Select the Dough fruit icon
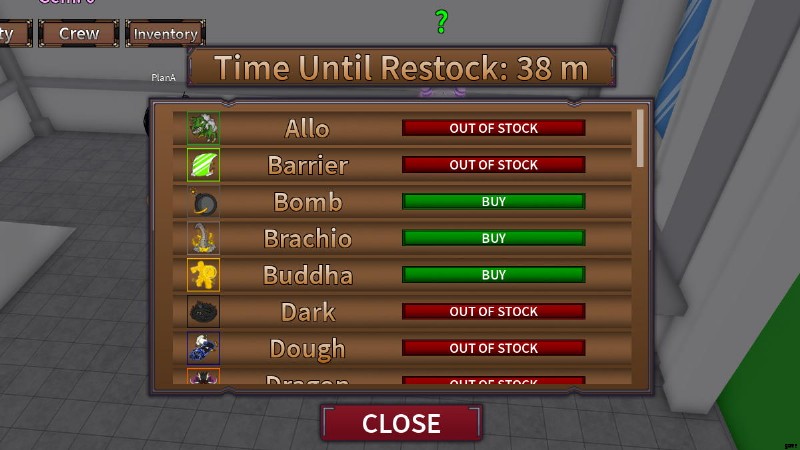The width and height of the screenshot is (800, 450). pyautogui.click(x=204, y=348)
